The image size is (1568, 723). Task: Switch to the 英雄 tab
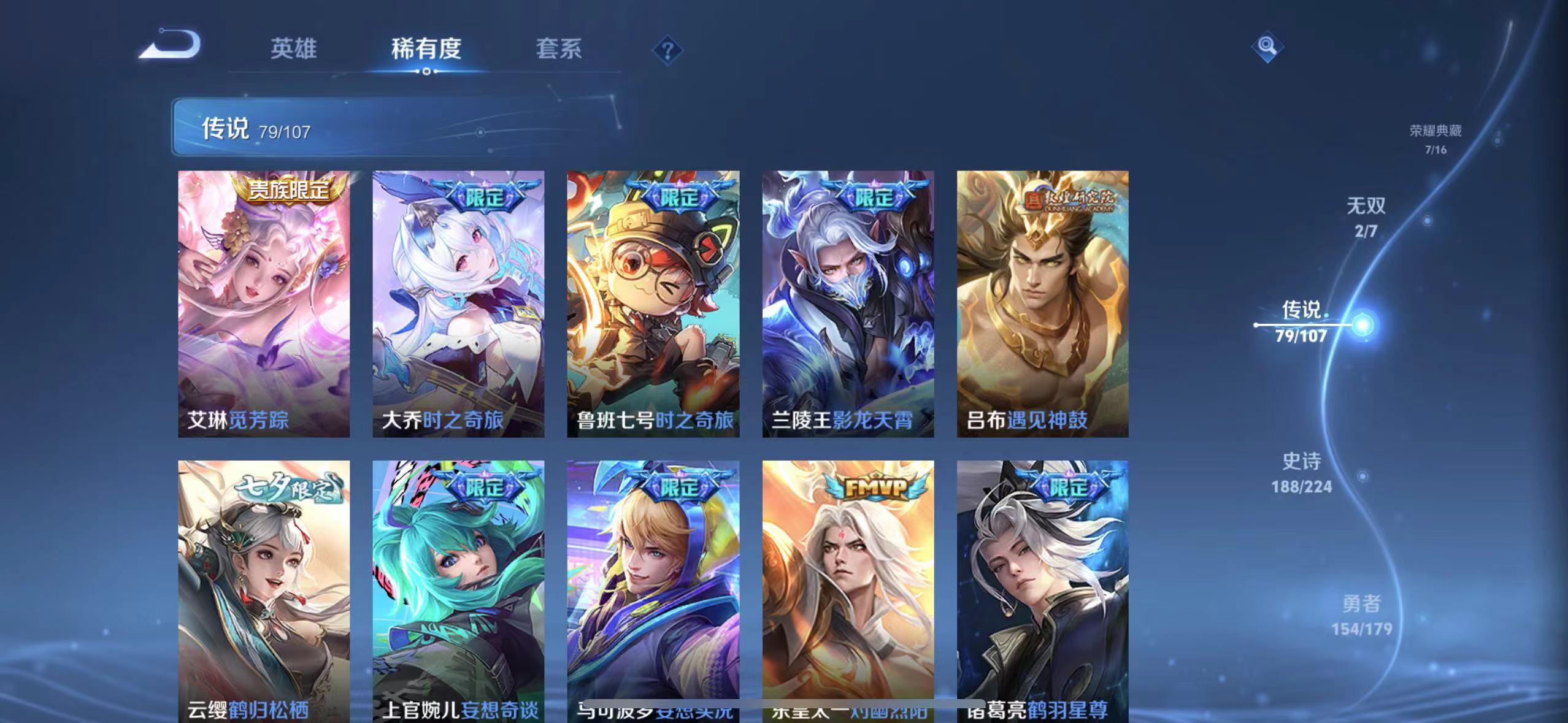(x=293, y=49)
